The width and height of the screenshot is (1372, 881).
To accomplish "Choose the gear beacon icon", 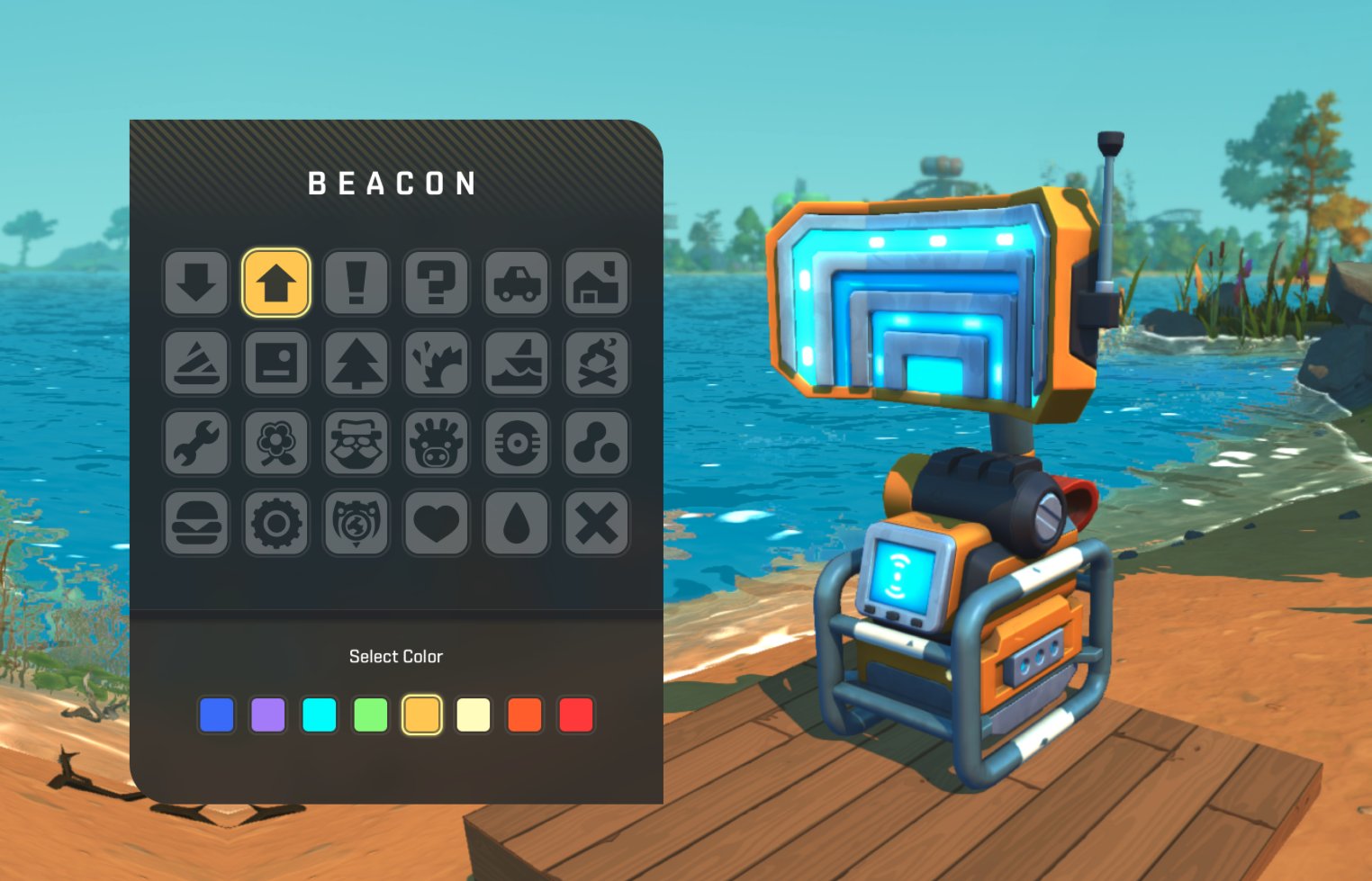I will (276, 523).
